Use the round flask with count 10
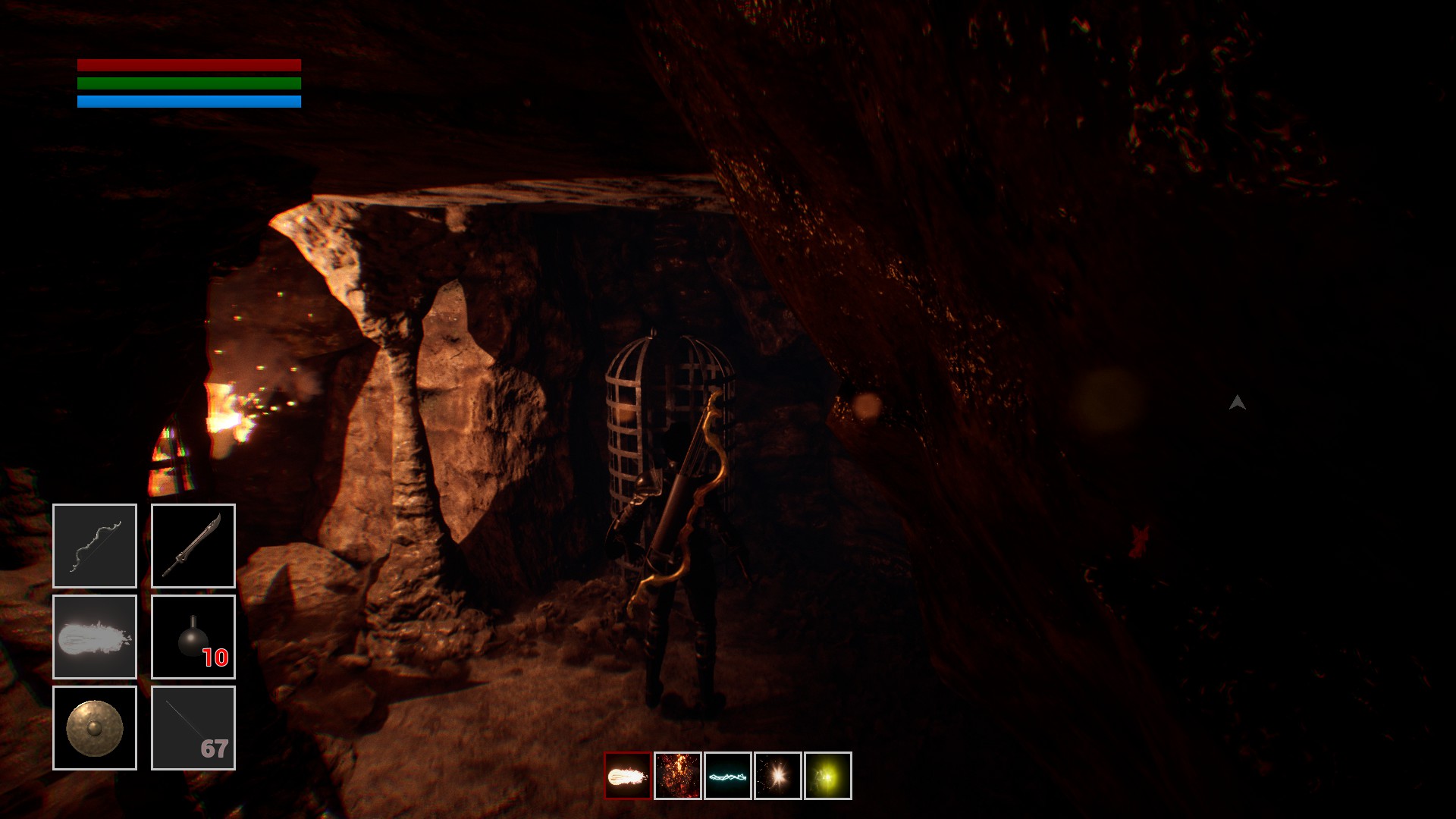 click(193, 637)
